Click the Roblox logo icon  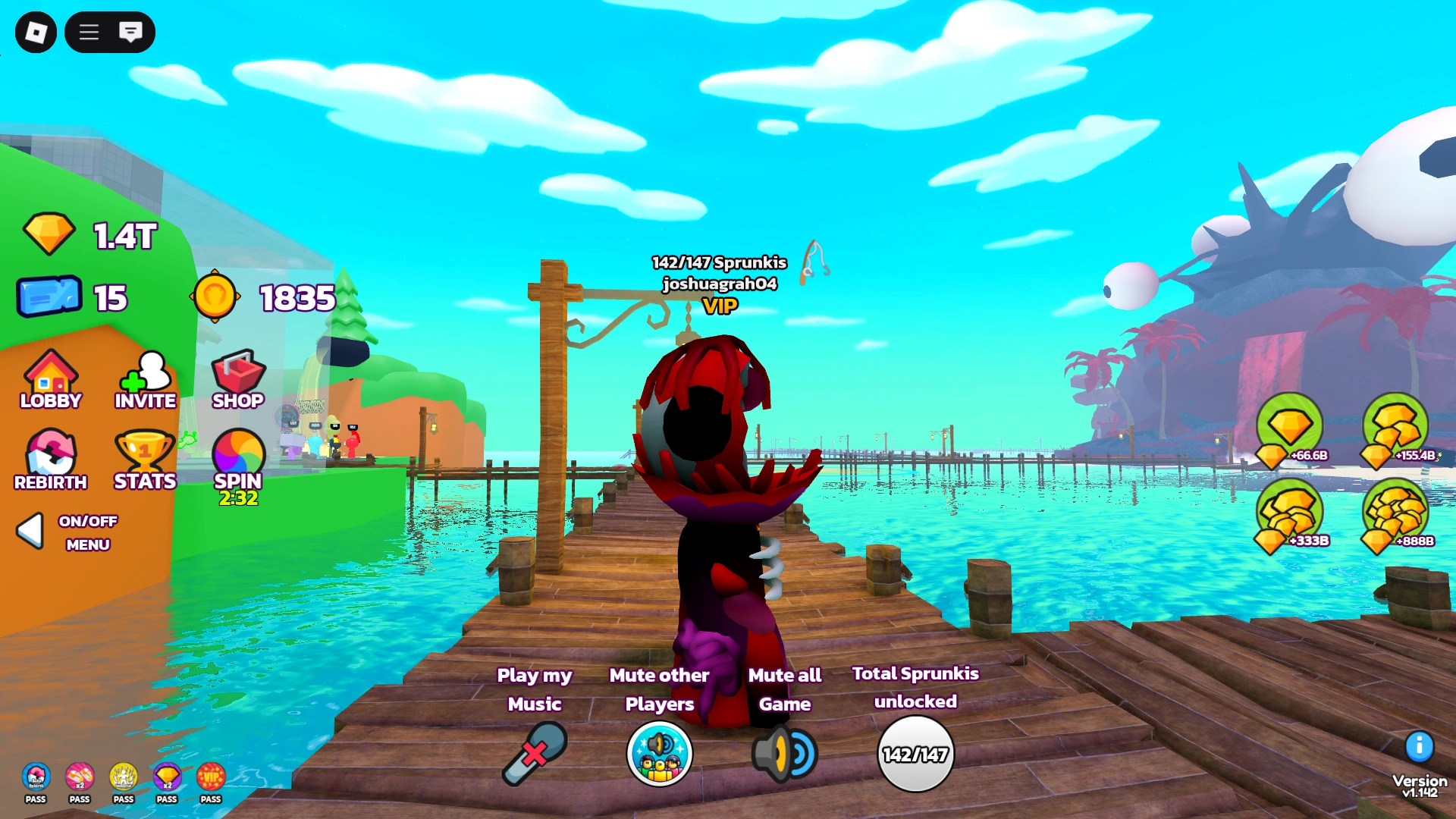pyautogui.click(x=37, y=33)
